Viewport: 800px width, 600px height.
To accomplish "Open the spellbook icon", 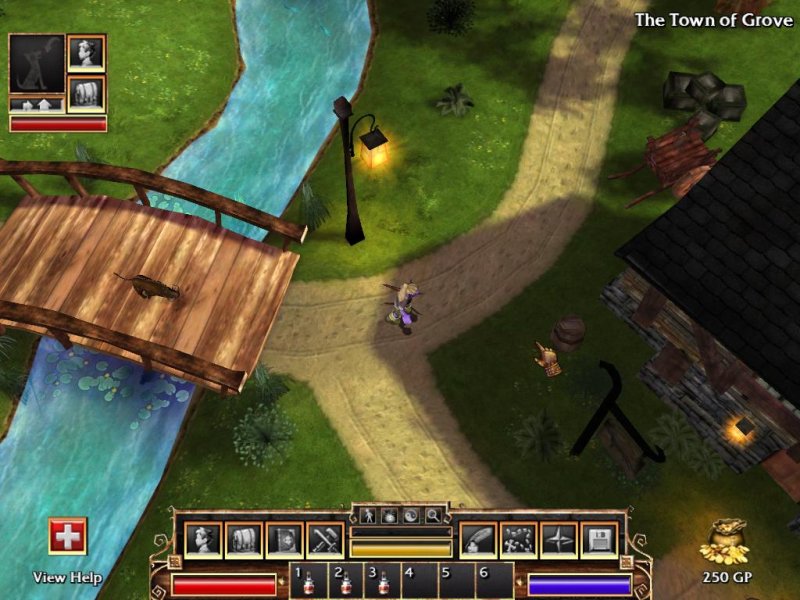I will (284, 540).
